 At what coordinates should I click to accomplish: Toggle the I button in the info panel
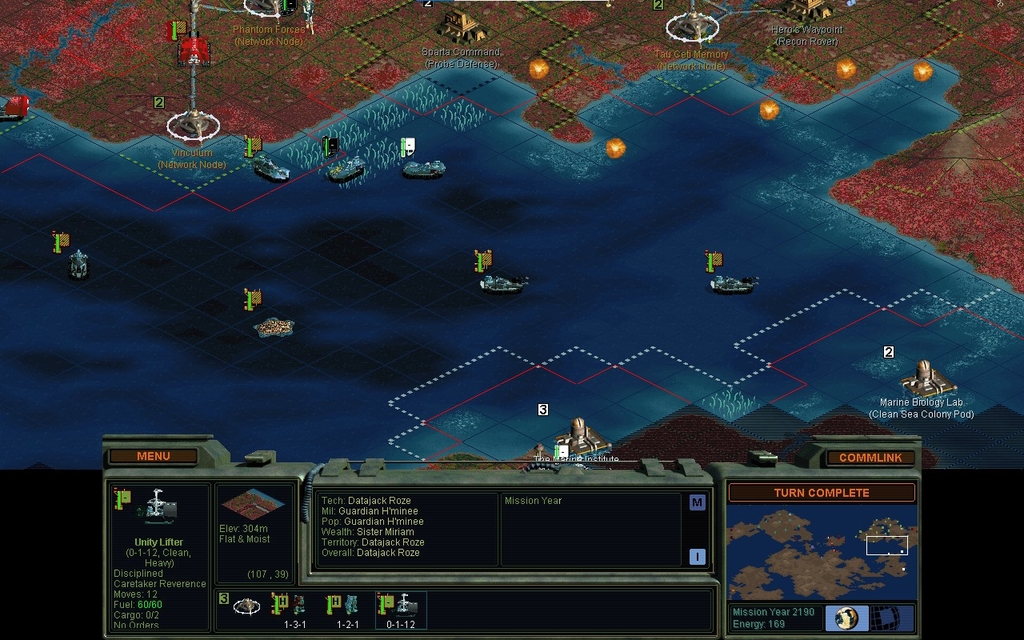(x=697, y=557)
